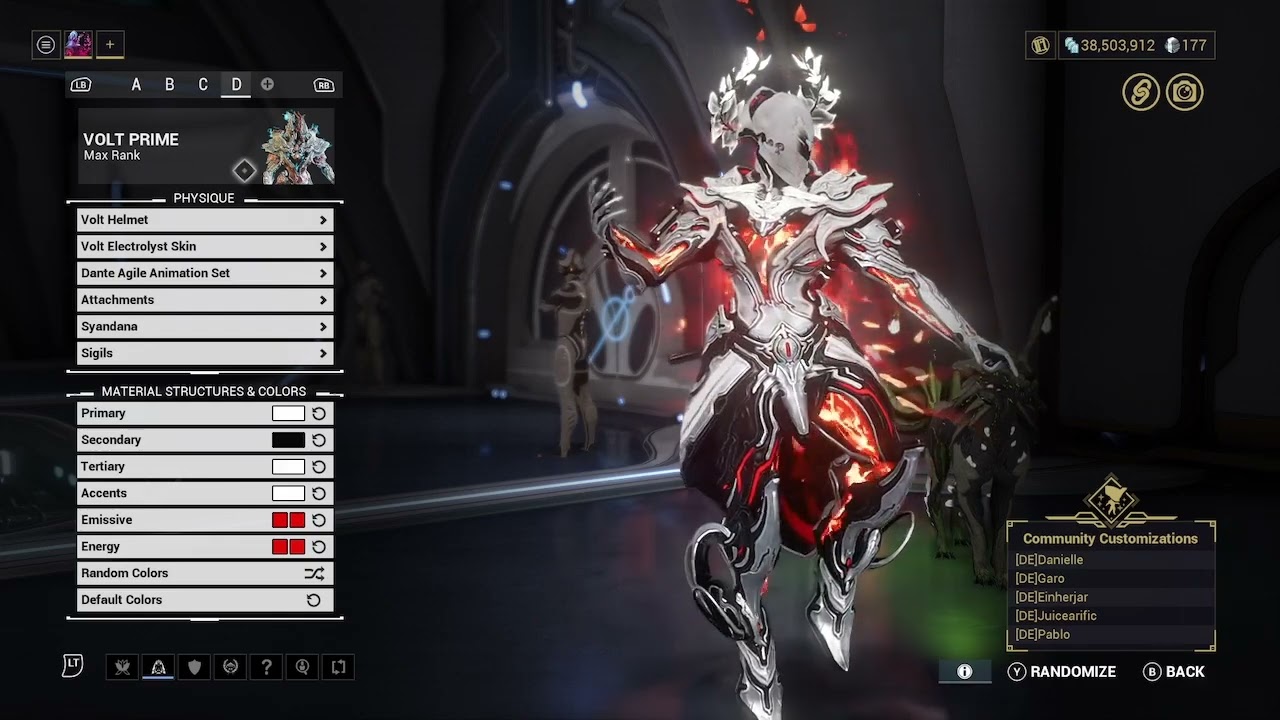Viewport: 1280px width, 720px height.
Task: Switch to appearance config C
Action: (203, 85)
